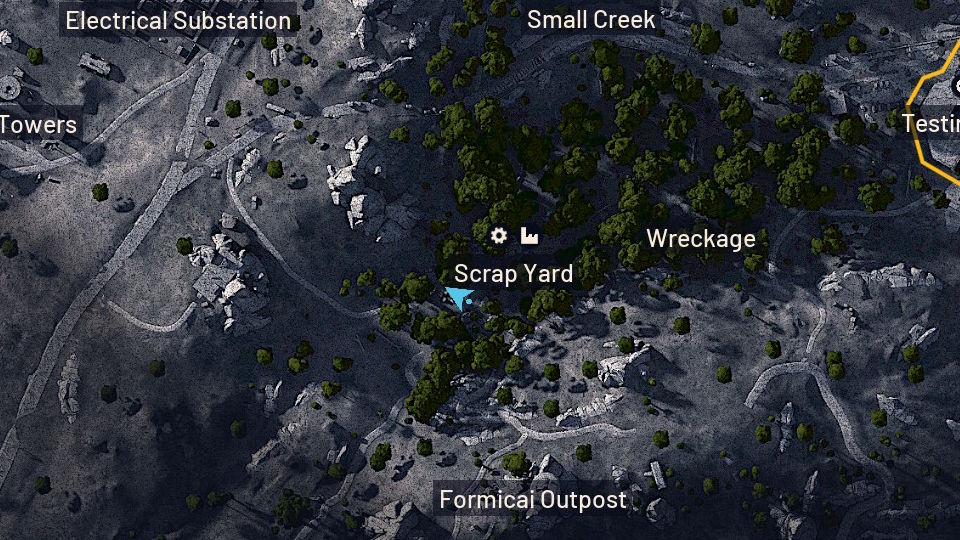Click the gear icon above Scrap Yard
The height and width of the screenshot is (540, 960).
pos(499,236)
